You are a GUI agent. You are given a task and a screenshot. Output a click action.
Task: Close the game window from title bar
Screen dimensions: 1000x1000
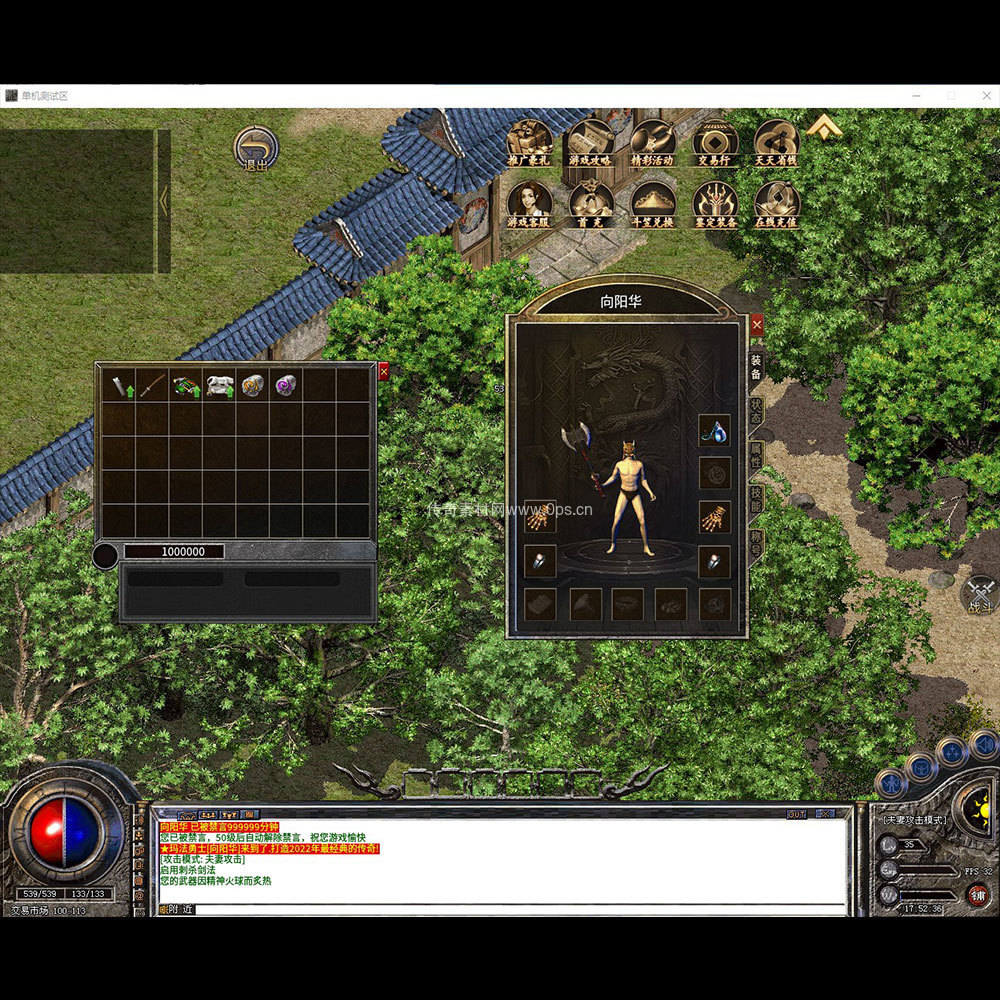point(983,95)
